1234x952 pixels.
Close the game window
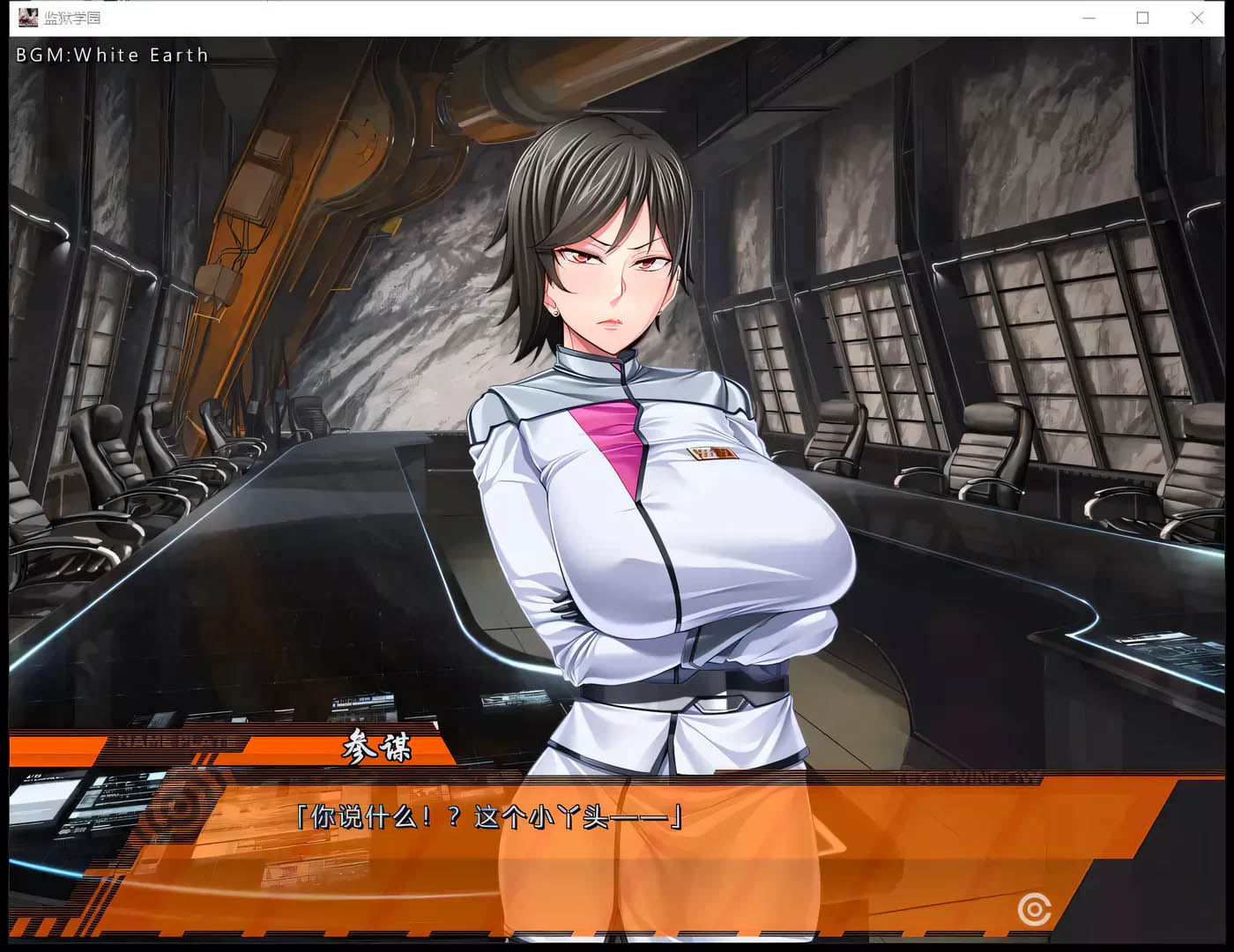[x=1197, y=18]
